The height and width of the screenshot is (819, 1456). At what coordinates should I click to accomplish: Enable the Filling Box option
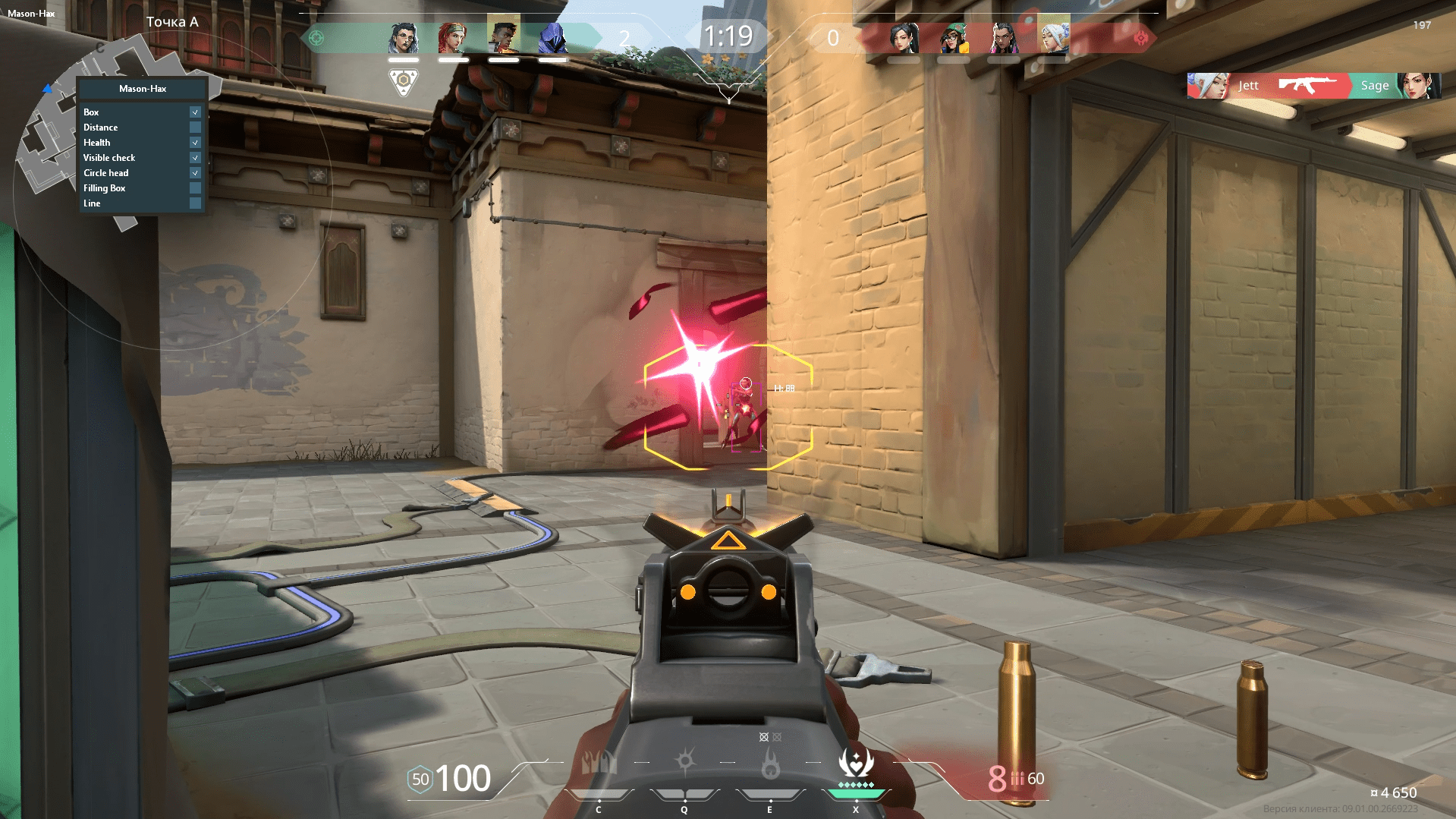click(x=196, y=188)
